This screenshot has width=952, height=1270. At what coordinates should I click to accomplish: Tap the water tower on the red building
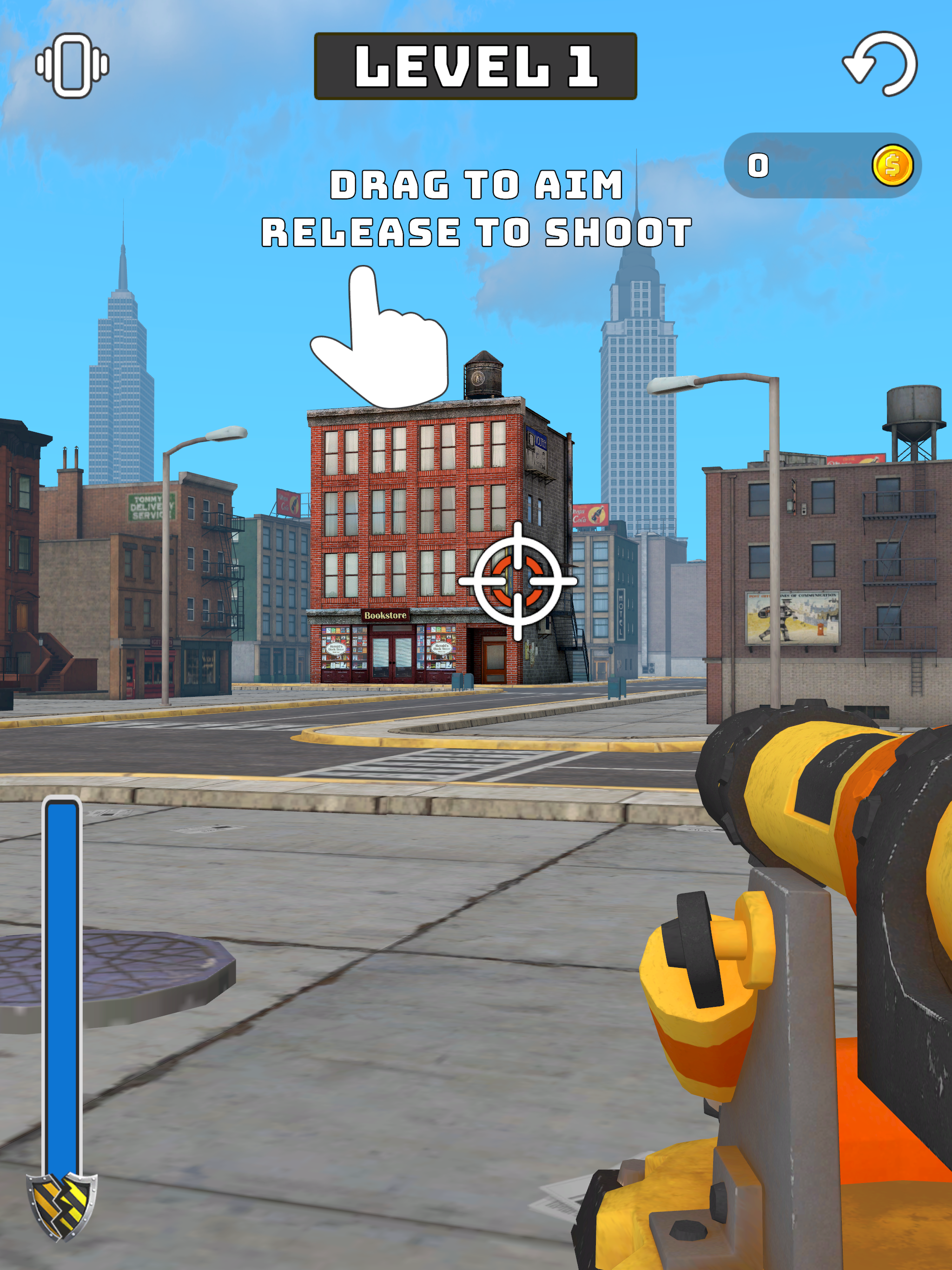coord(484,376)
